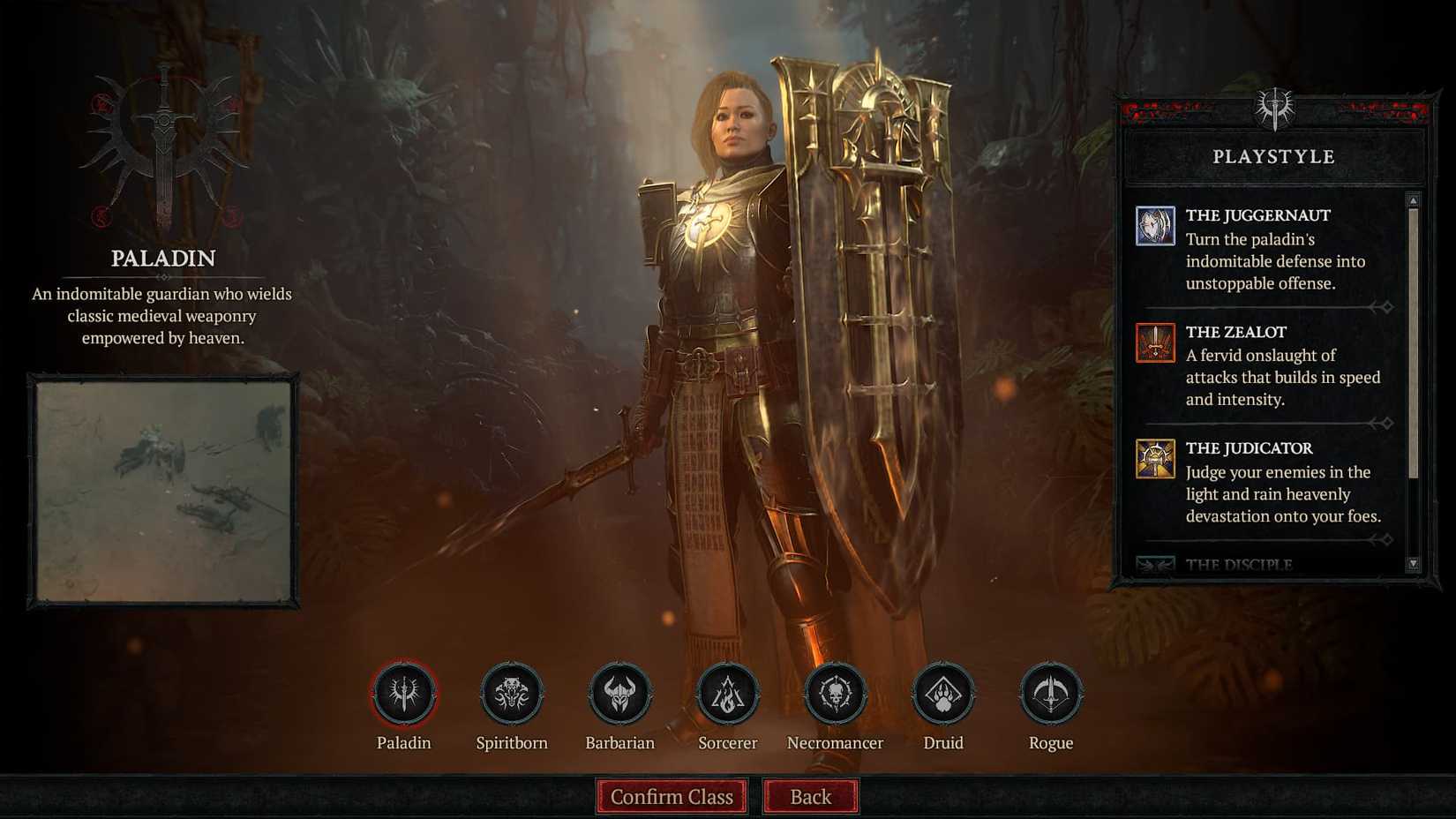Select the Necromancer class icon
This screenshot has height=819, width=1456.
pos(835,694)
